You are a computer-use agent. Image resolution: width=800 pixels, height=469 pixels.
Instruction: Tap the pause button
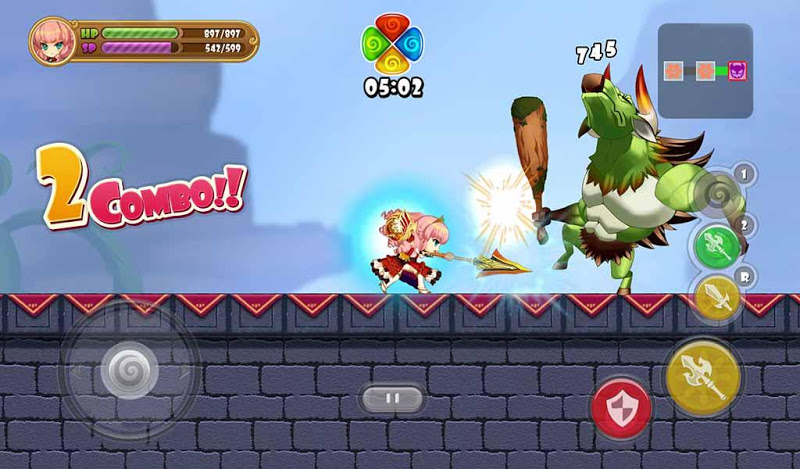[x=392, y=398]
